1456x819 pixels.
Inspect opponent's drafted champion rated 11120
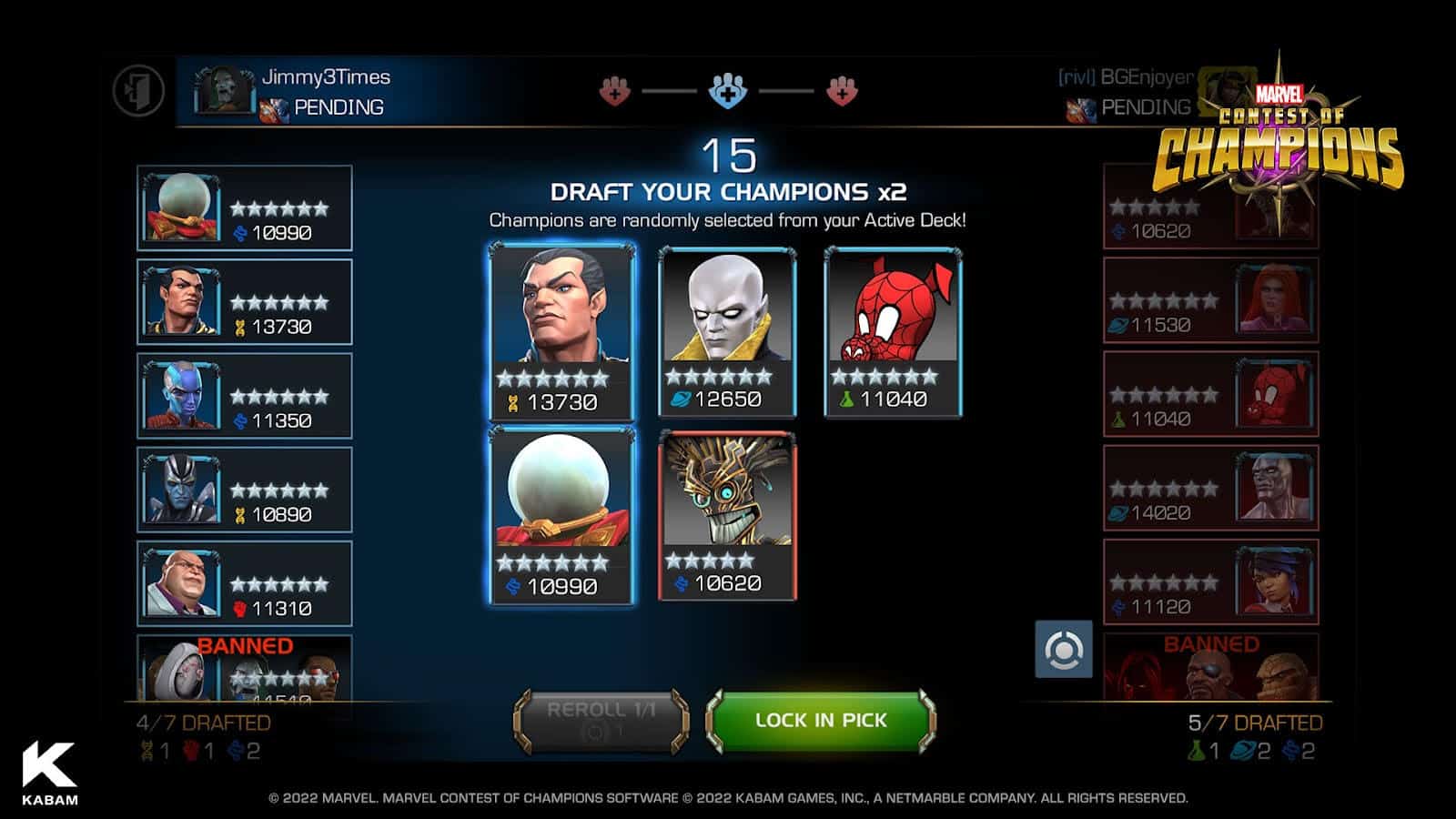tap(1210, 581)
